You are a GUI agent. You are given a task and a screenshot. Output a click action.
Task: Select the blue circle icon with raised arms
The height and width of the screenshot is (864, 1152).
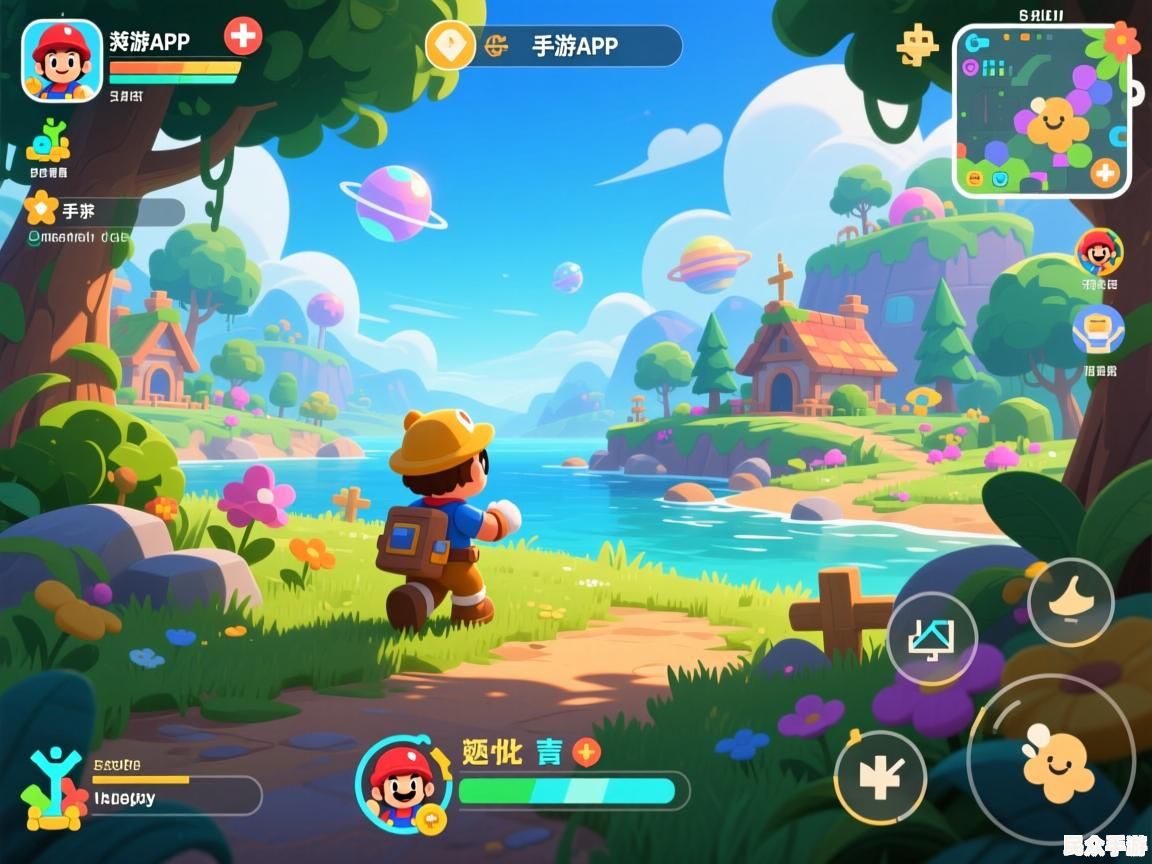(x=1098, y=330)
